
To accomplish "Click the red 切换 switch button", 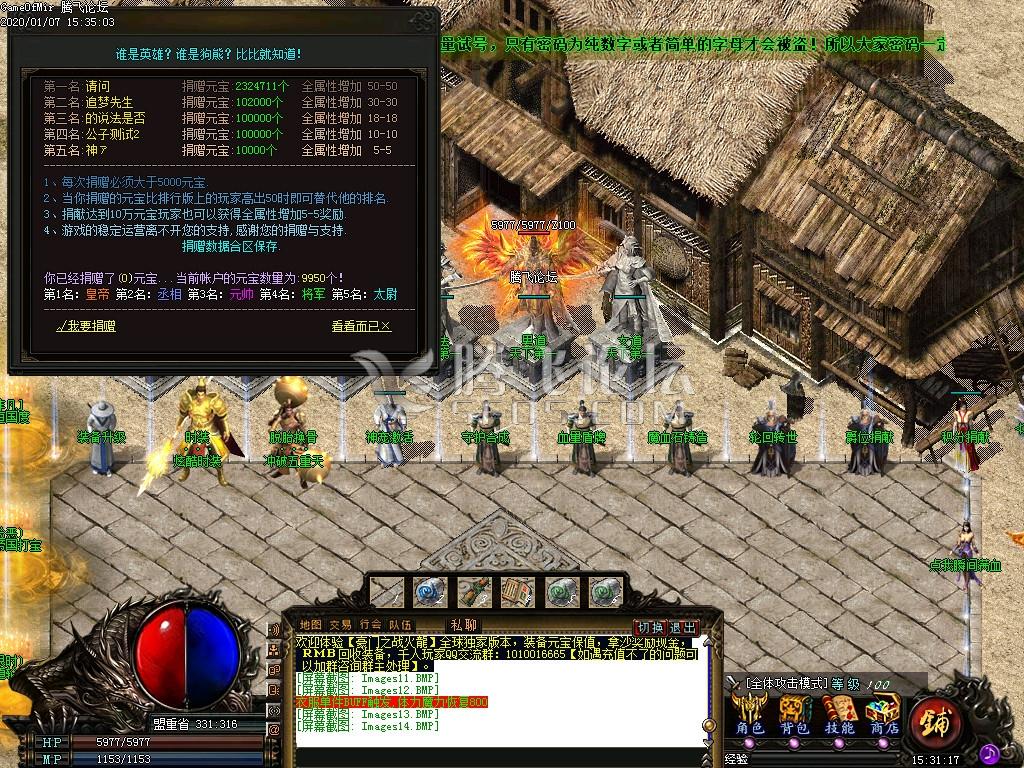I will click(651, 627).
